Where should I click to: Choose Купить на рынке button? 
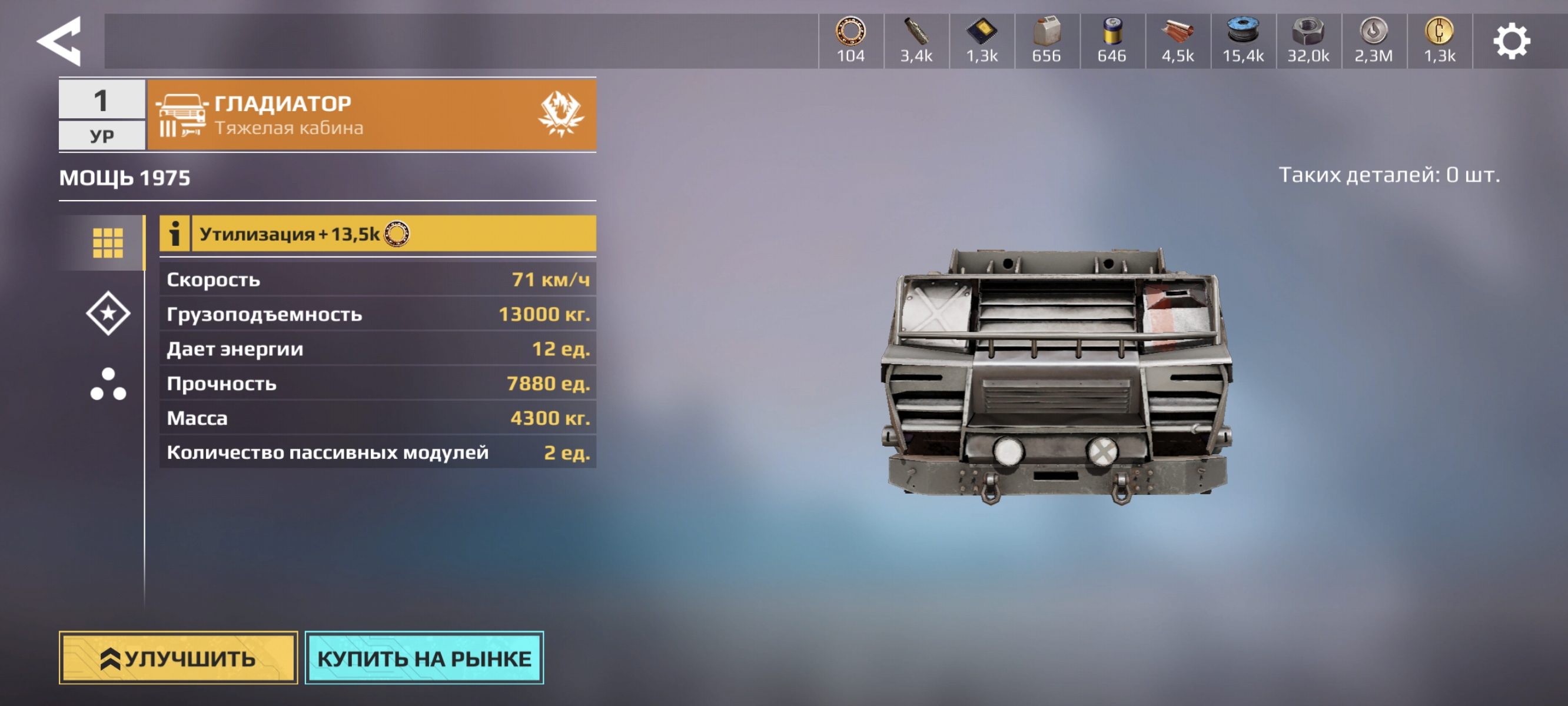(x=424, y=658)
